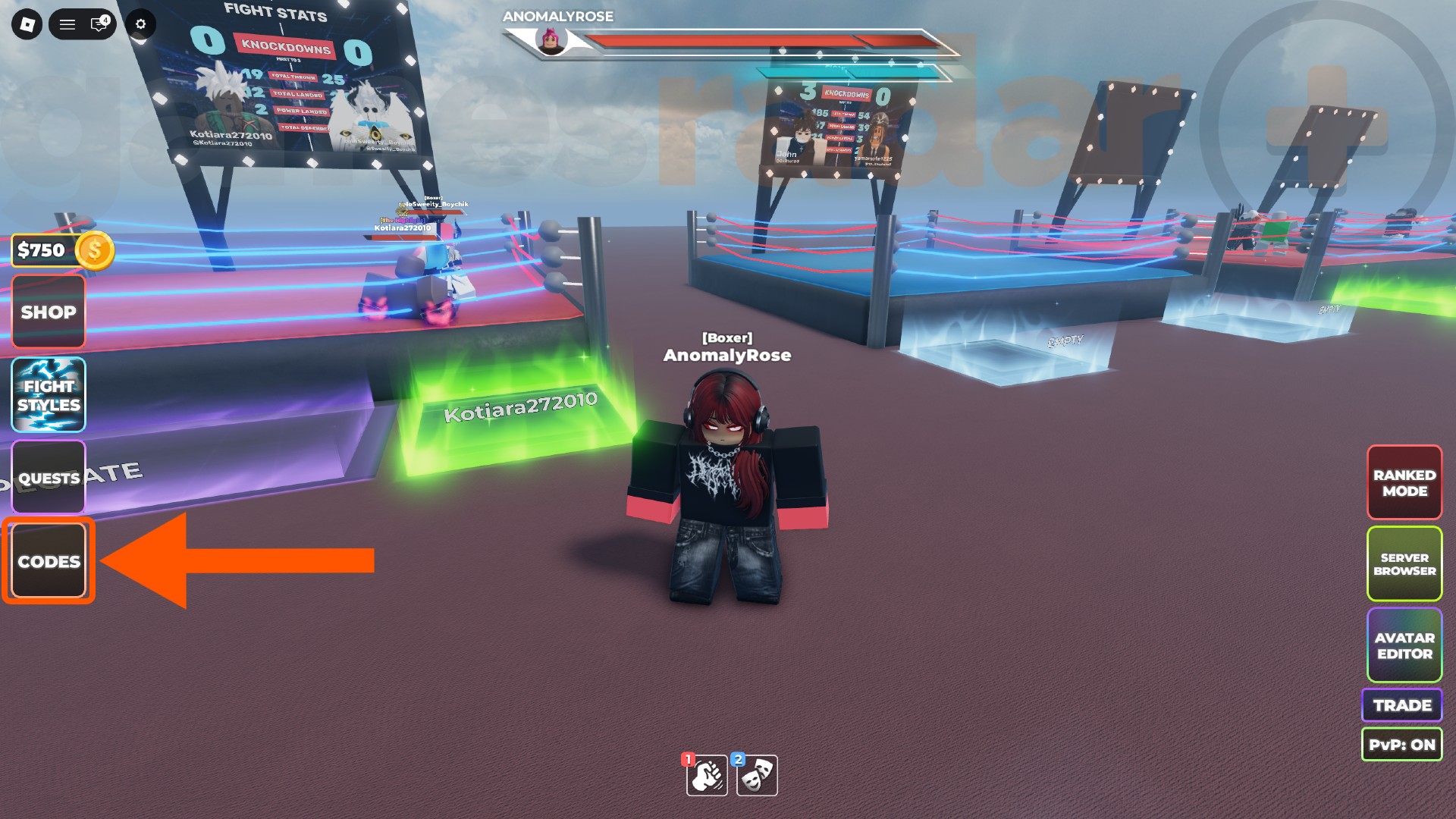
Task: Start a TRADE
Action: point(1401,704)
